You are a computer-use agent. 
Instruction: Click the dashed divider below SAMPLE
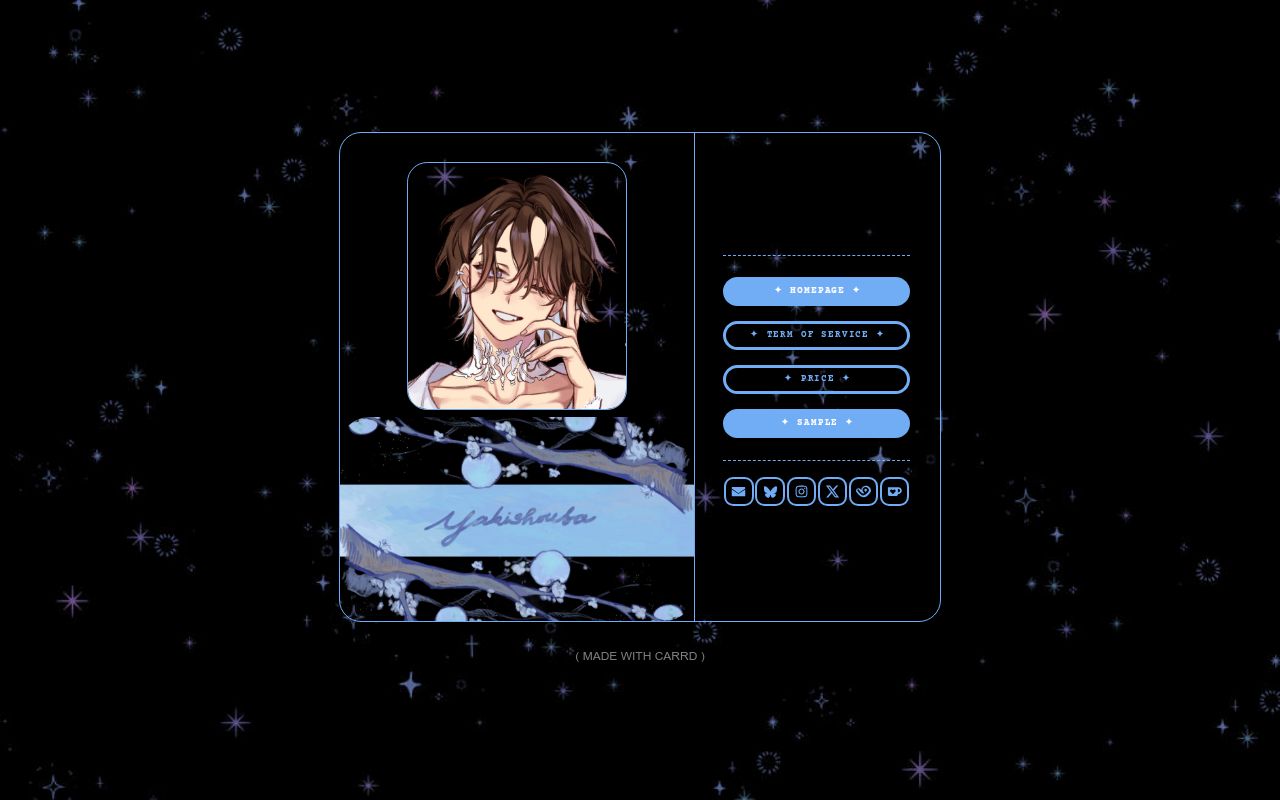[816, 459]
